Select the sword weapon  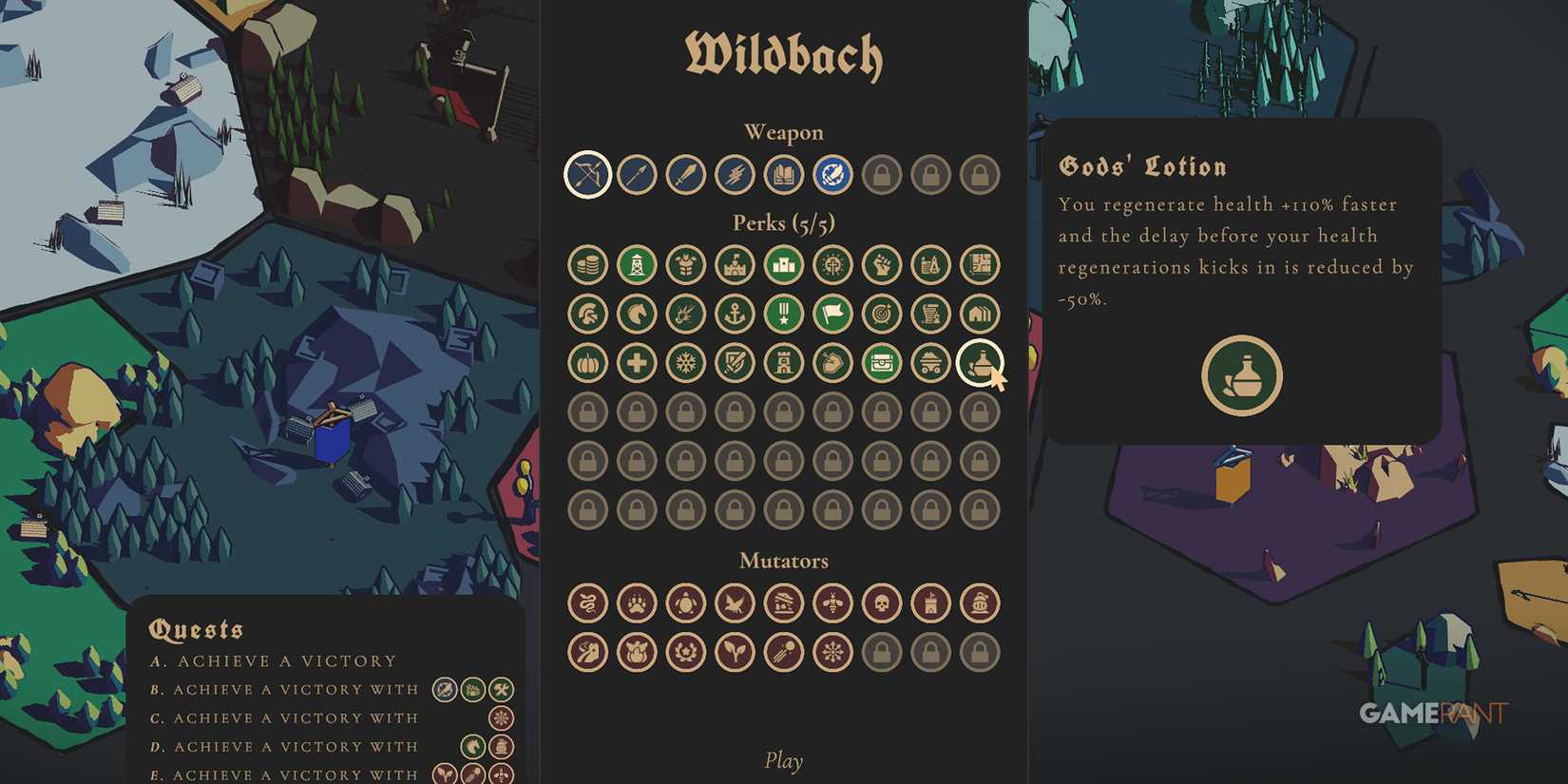click(x=685, y=174)
